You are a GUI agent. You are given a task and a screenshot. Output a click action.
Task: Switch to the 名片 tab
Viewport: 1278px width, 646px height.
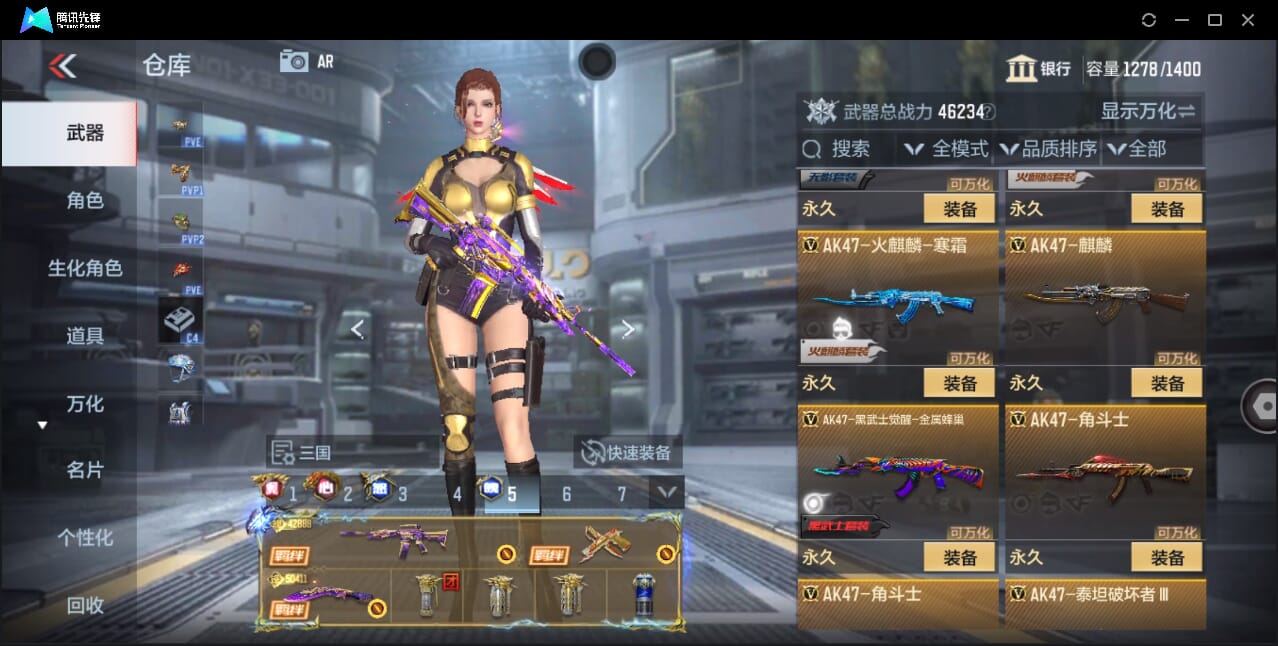point(85,470)
